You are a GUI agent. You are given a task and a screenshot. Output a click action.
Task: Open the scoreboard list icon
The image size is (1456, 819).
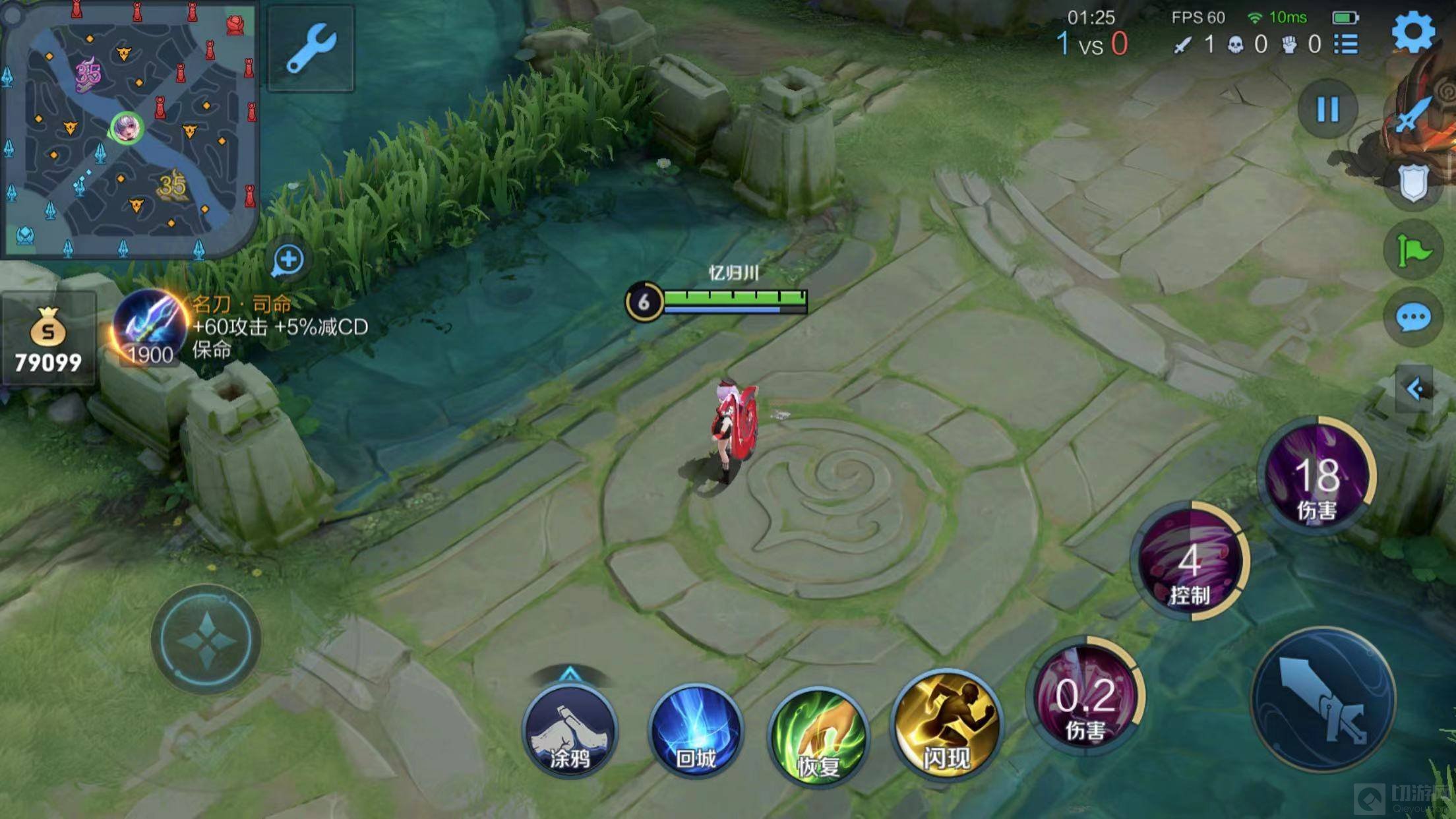(1346, 44)
